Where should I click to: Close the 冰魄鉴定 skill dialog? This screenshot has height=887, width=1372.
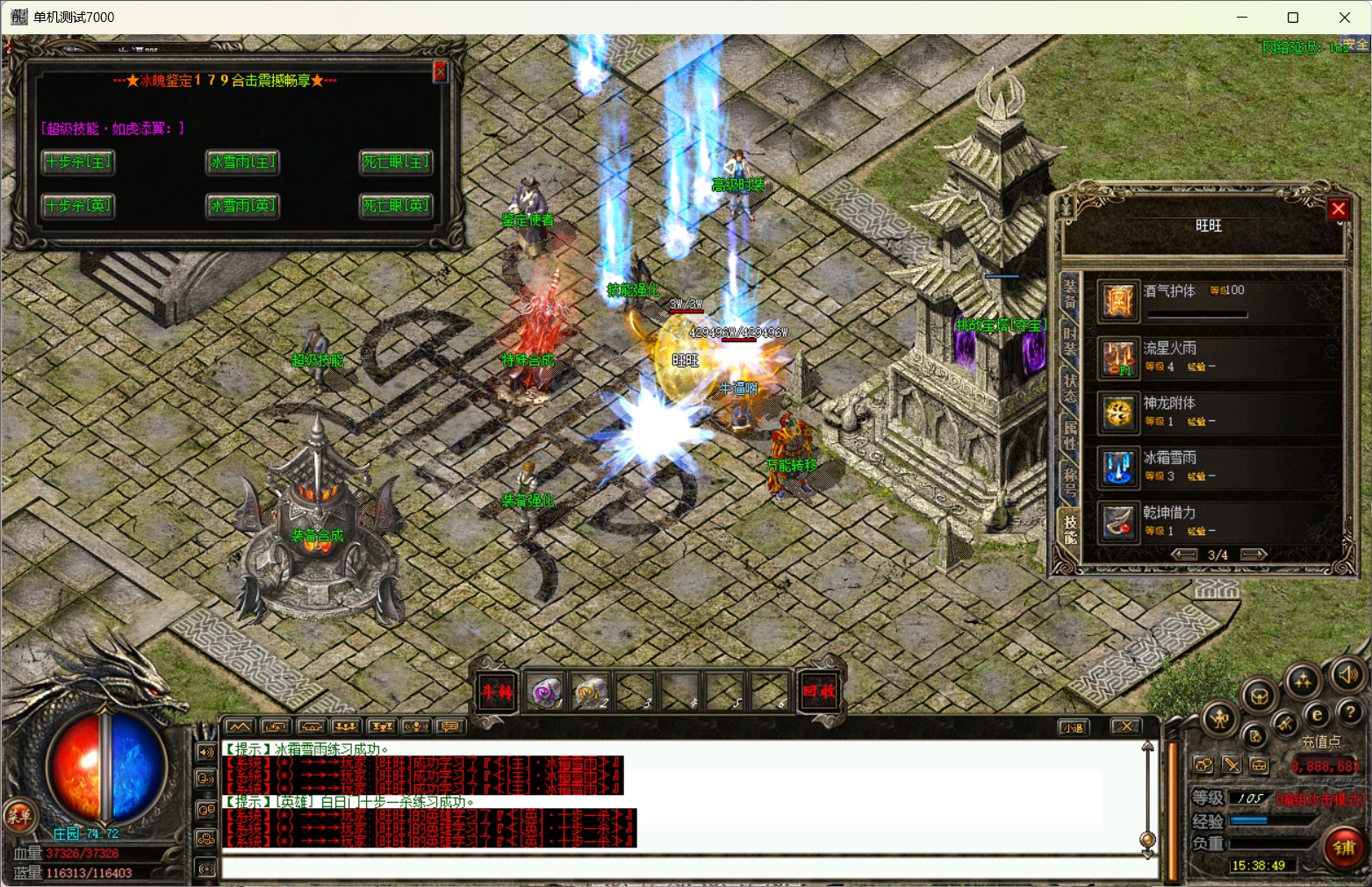tap(440, 72)
